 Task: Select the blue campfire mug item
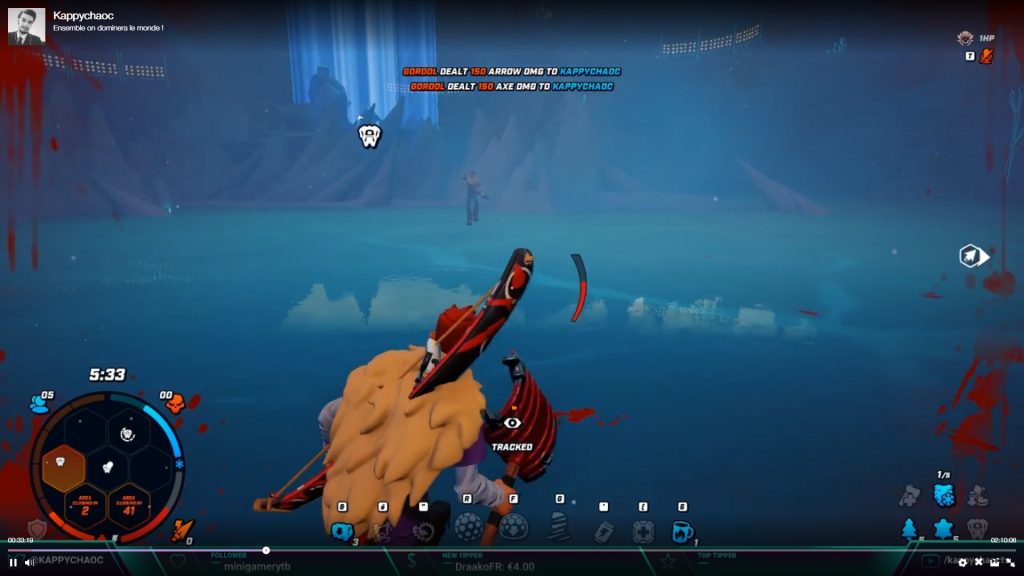[682, 530]
